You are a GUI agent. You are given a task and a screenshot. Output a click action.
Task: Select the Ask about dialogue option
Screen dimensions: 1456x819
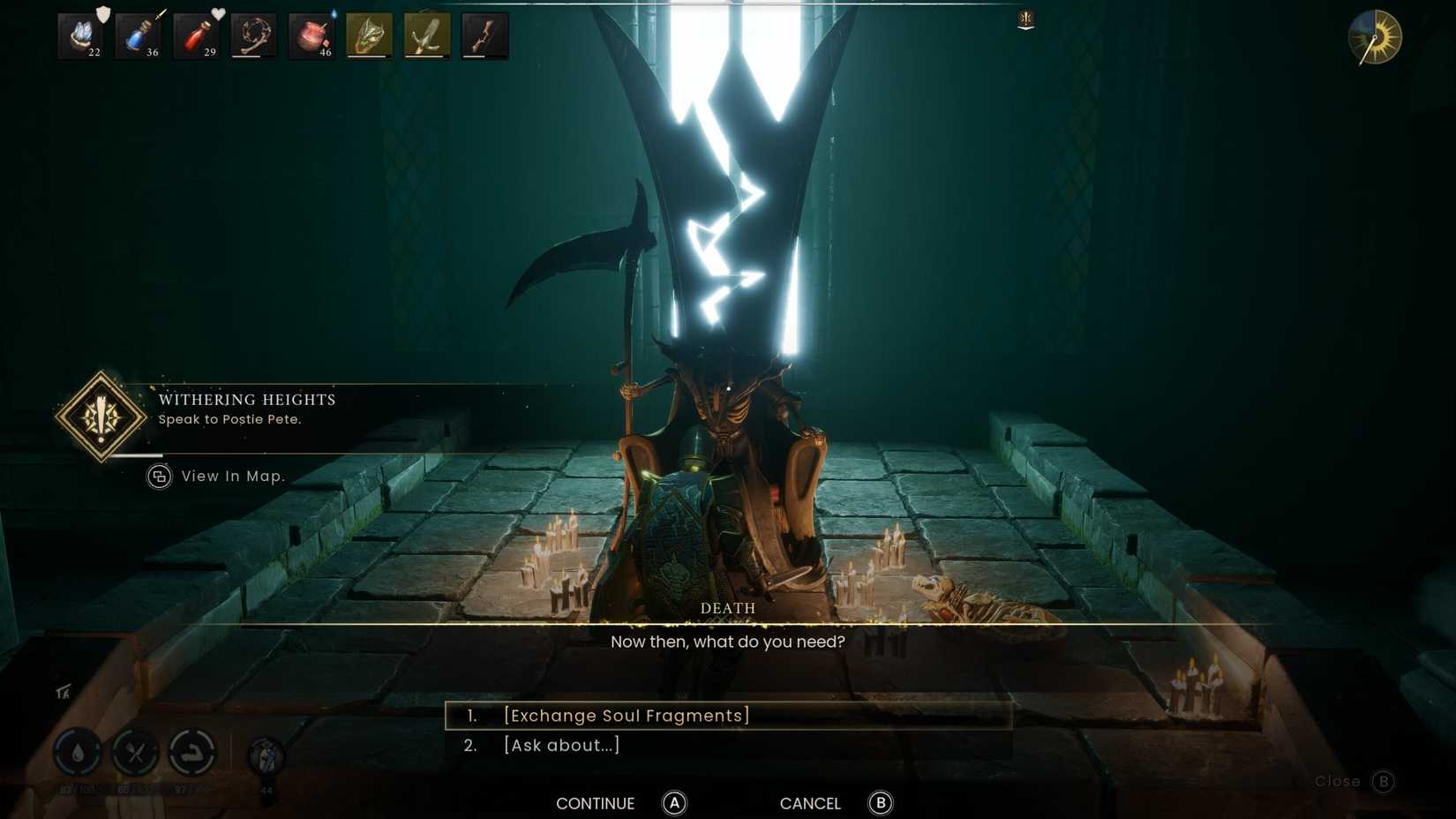tap(562, 745)
